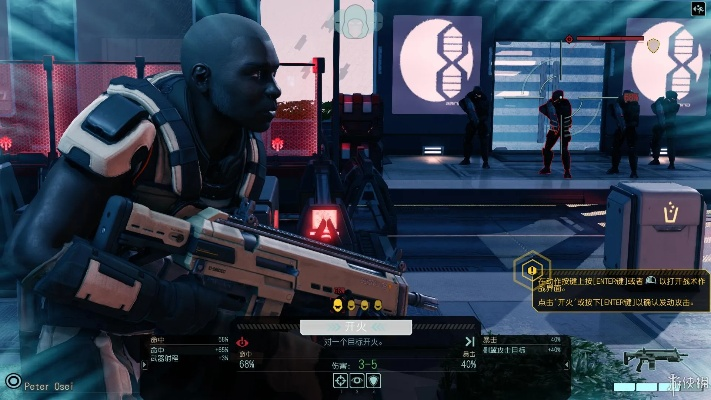Select the first yellow enemy head target

(337, 304)
